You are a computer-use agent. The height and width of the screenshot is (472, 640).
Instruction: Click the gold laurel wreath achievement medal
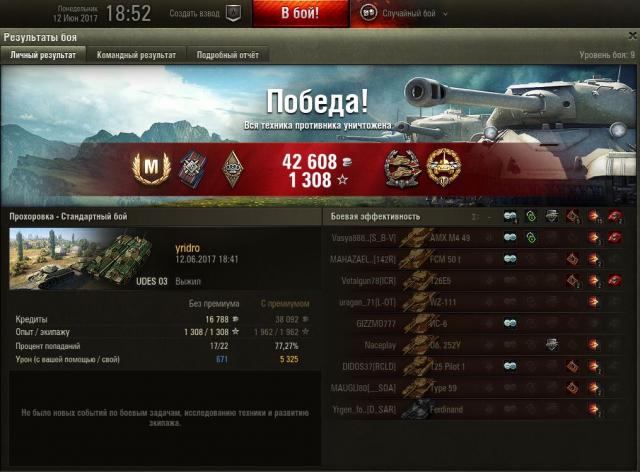(443, 167)
